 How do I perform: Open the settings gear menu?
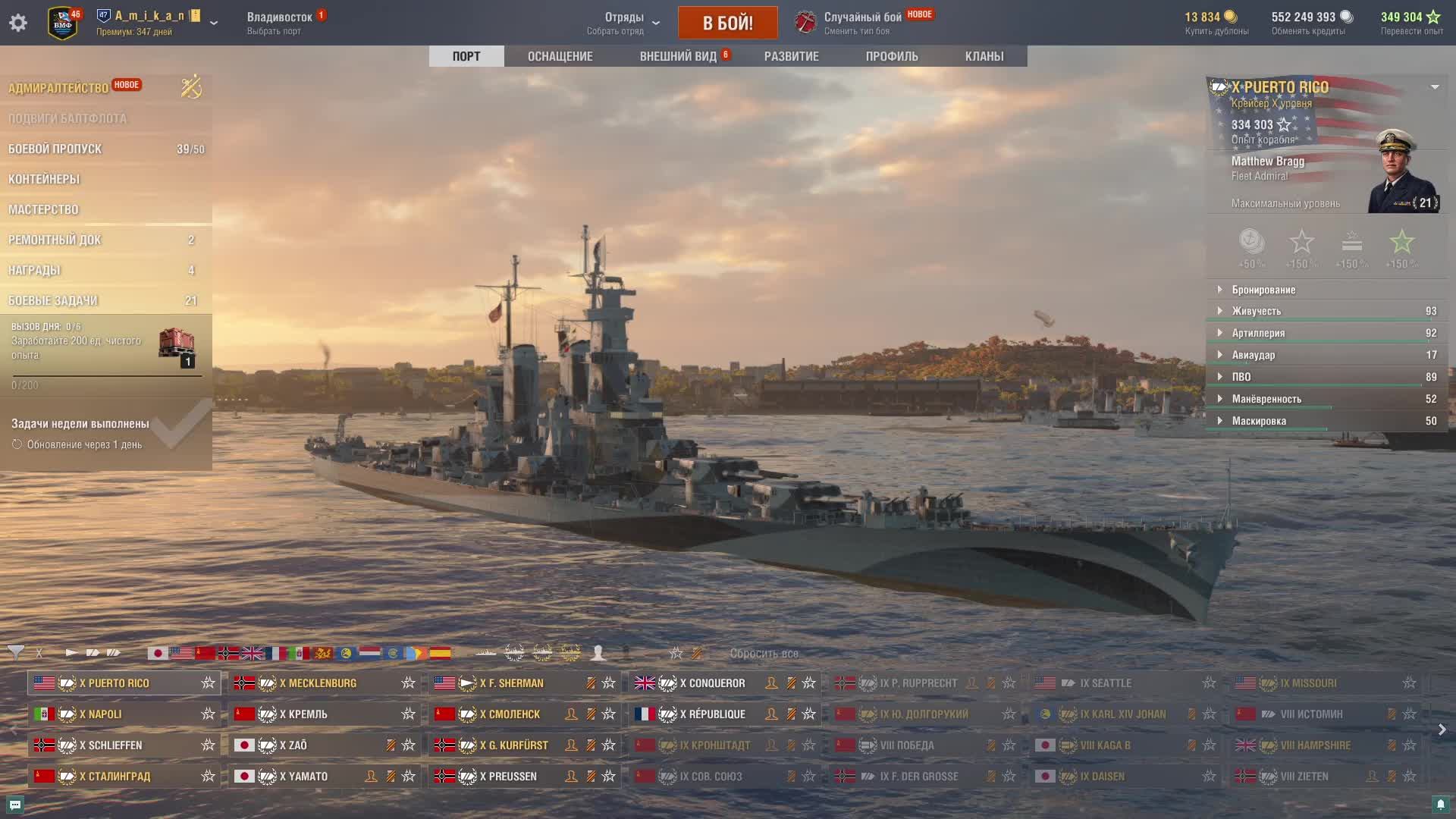point(18,23)
